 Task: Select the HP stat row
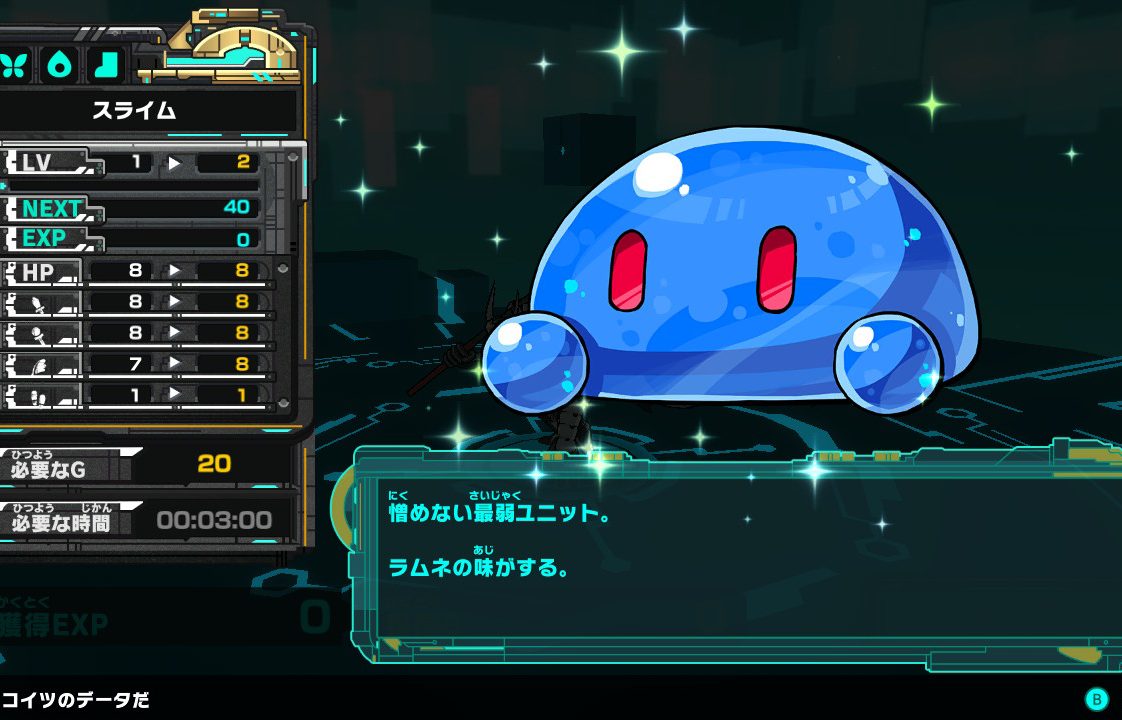[140, 271]
